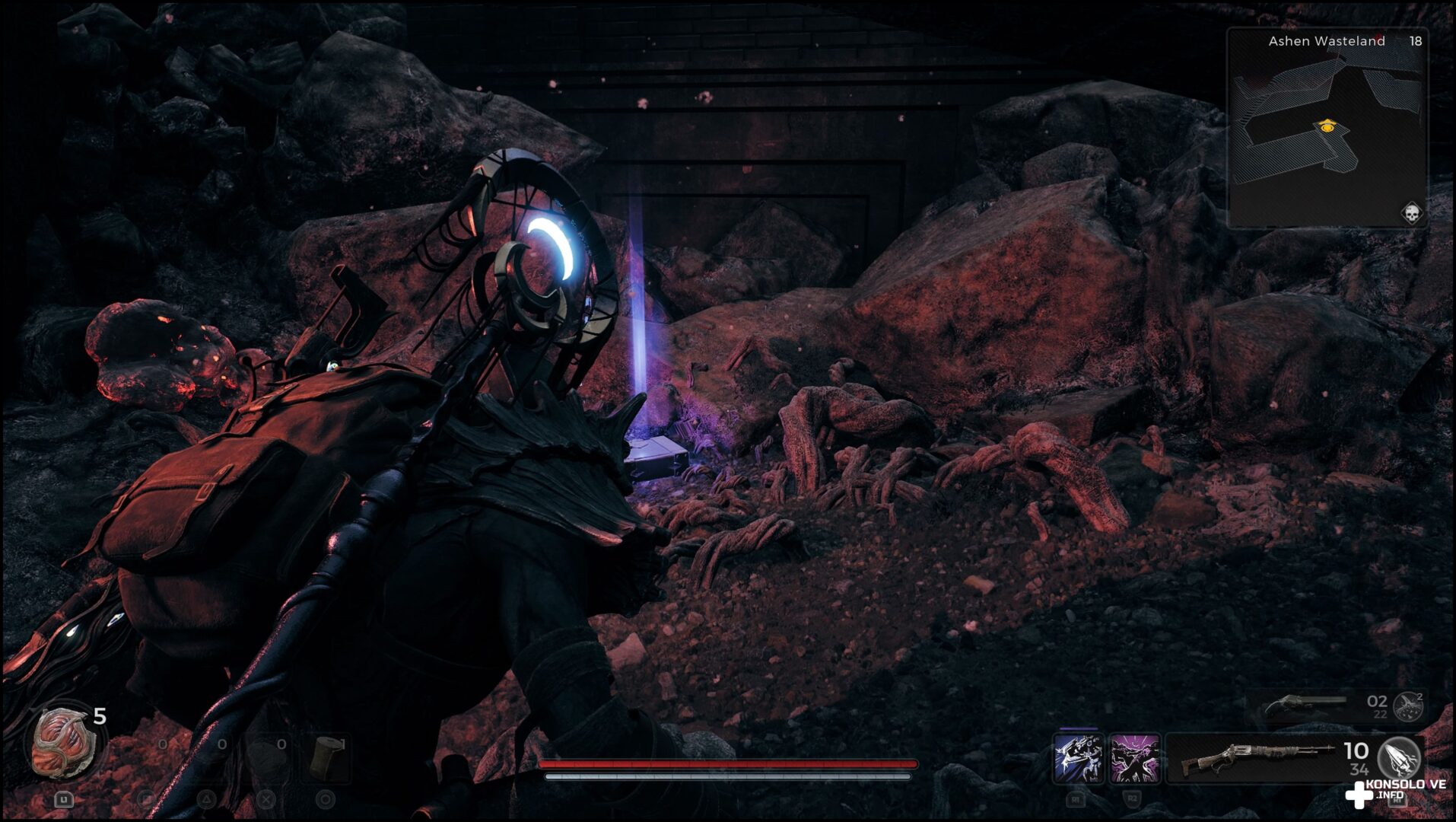Activate the blue archetype skill icon
1456x822 pixels.
point(1078,759)
